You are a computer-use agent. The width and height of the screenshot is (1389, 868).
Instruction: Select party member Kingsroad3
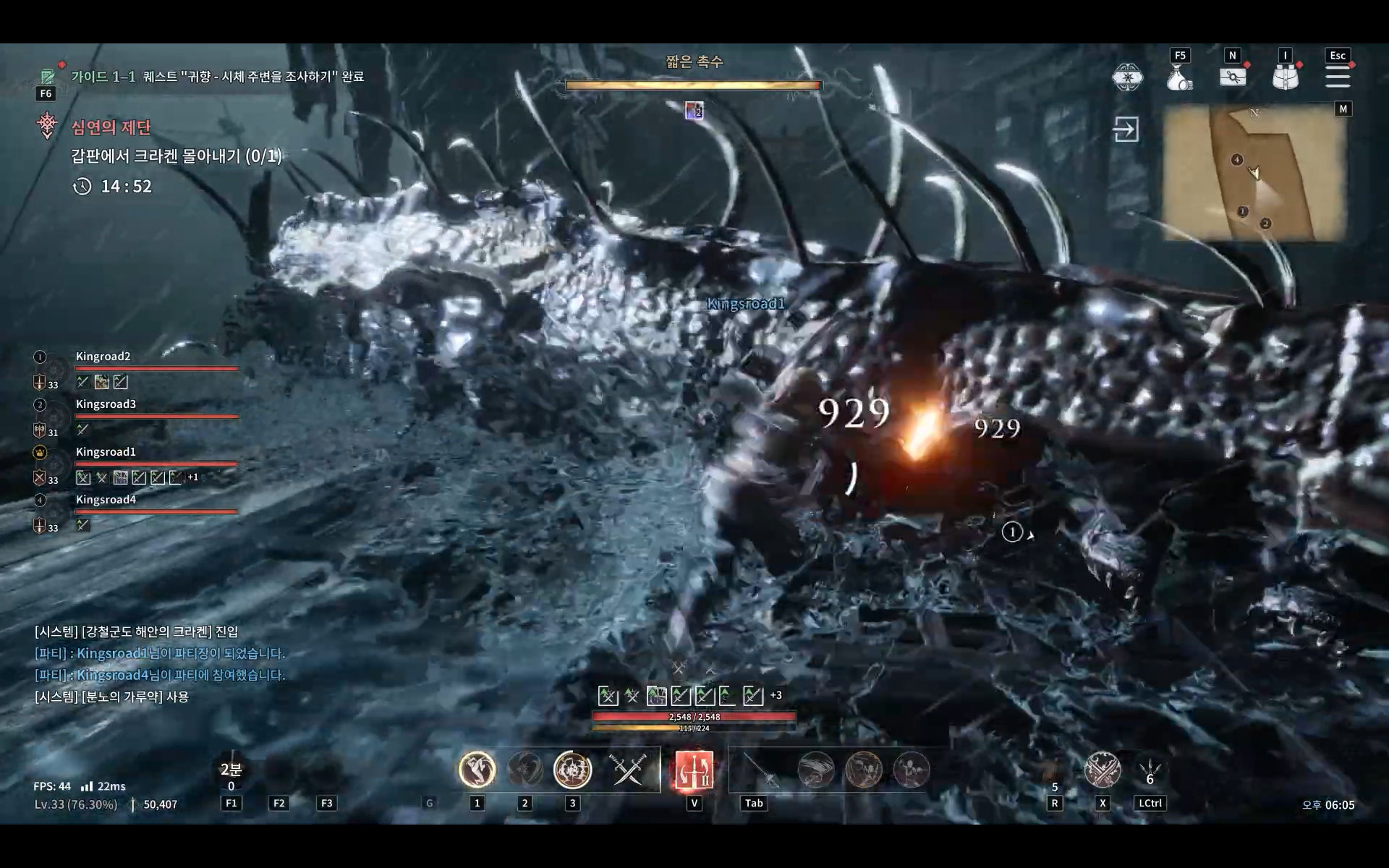click(x=106, y=404)
